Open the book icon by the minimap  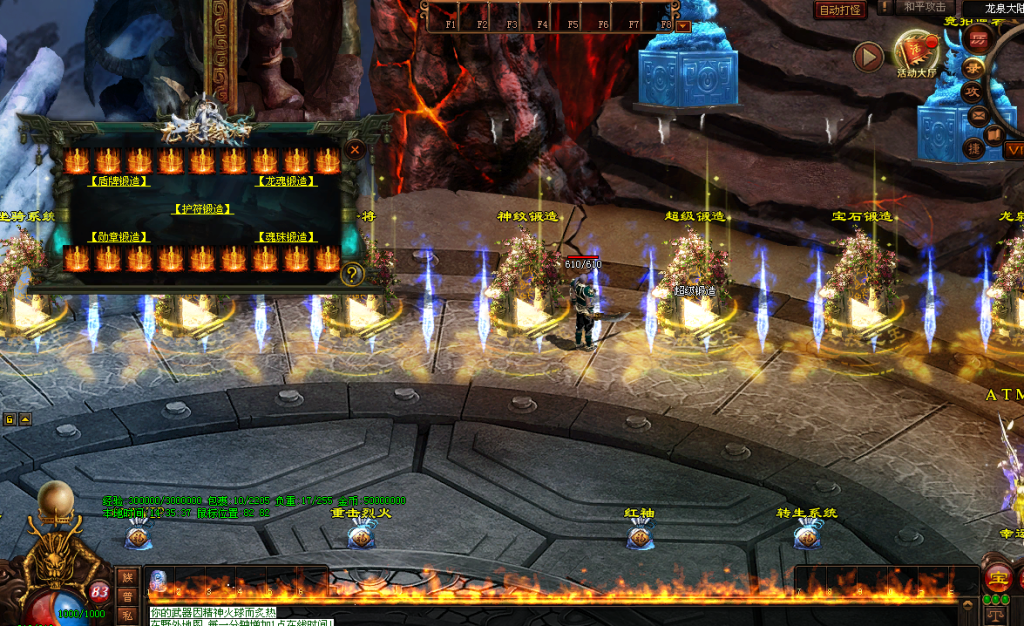click(x=995, y=133)
